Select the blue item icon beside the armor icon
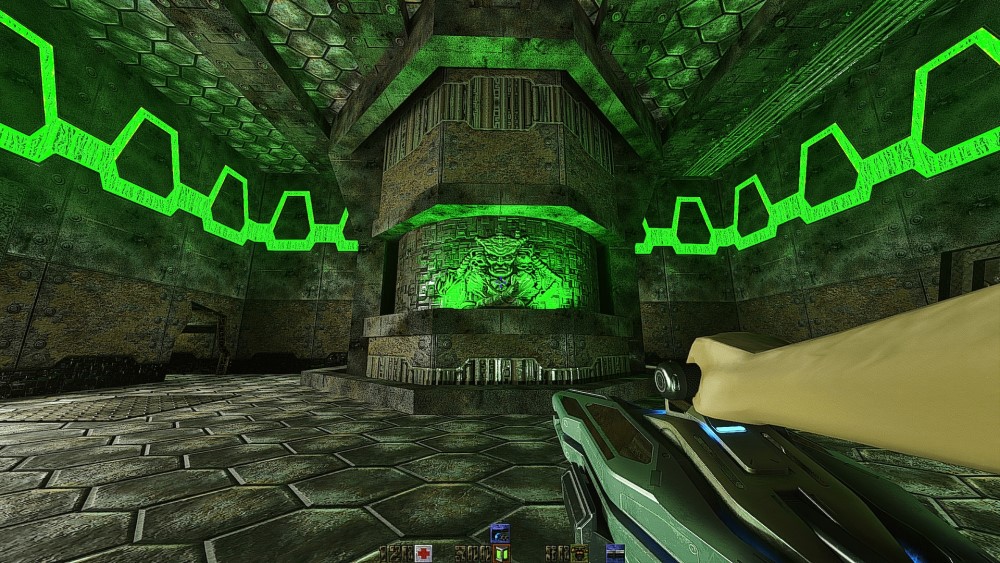 tap(614, 553)
